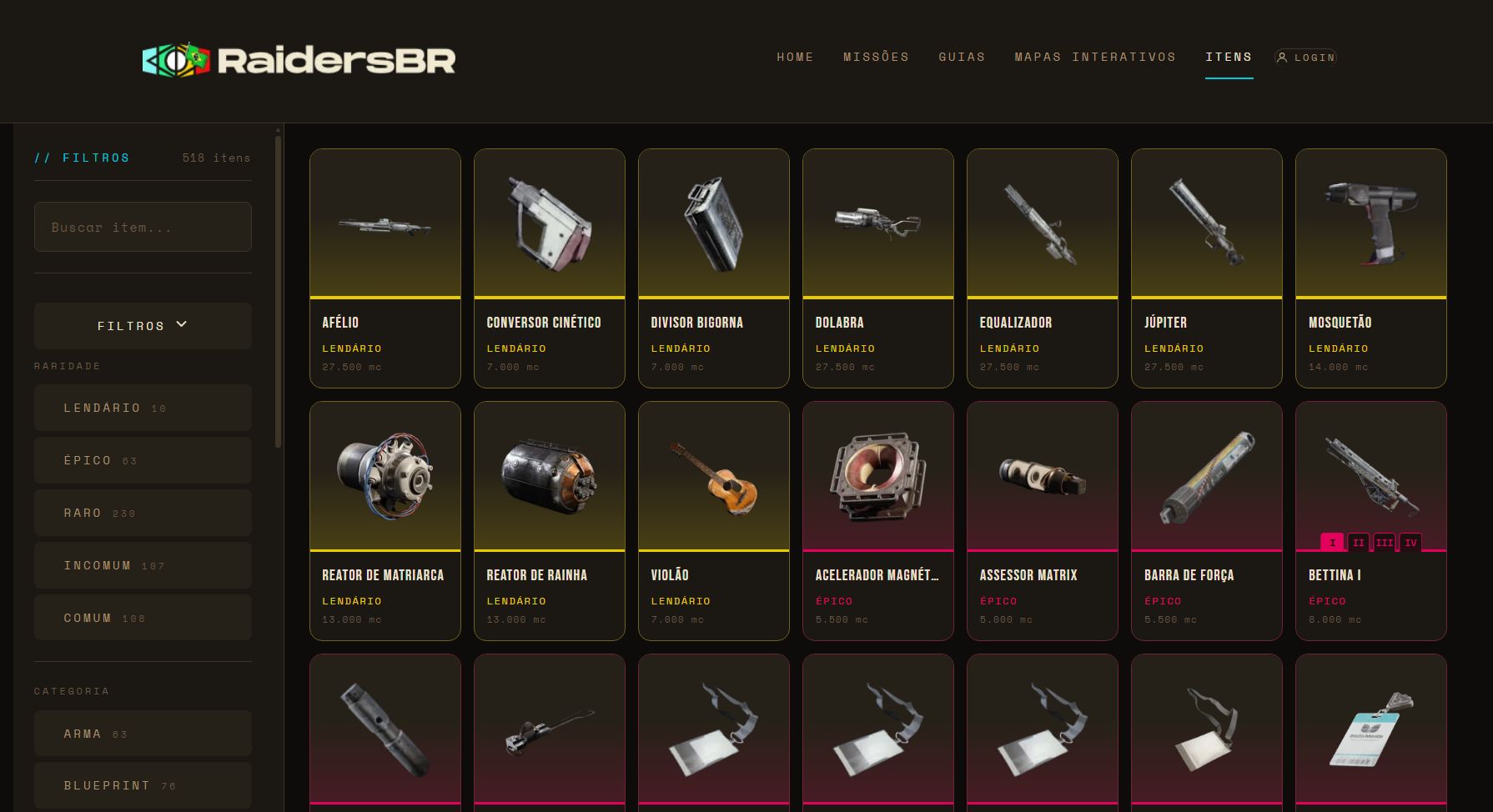
Task: Filter by Raro rarity
Action: click(143, 513)
